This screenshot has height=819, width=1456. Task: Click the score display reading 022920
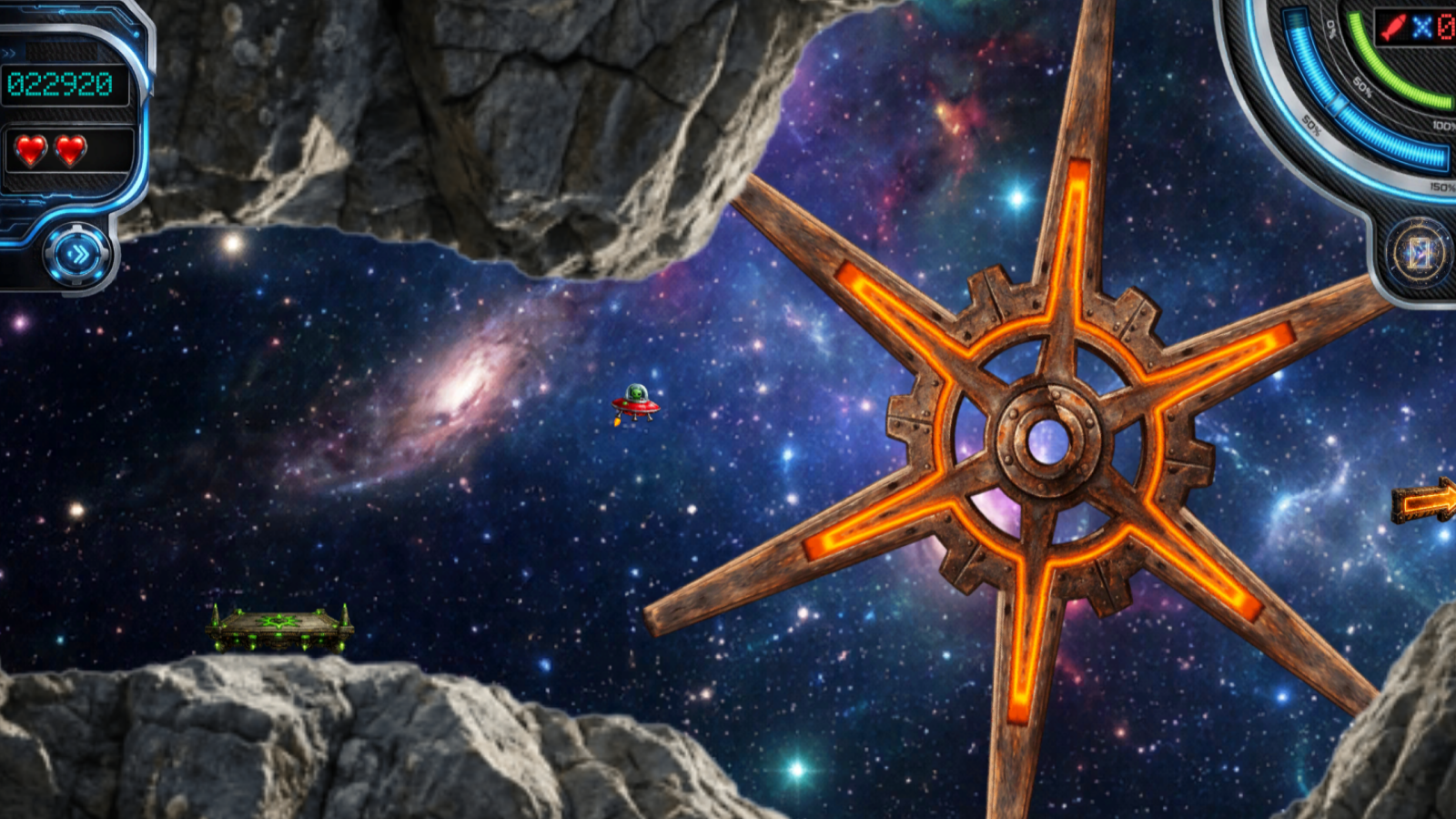tap(60, 84)
